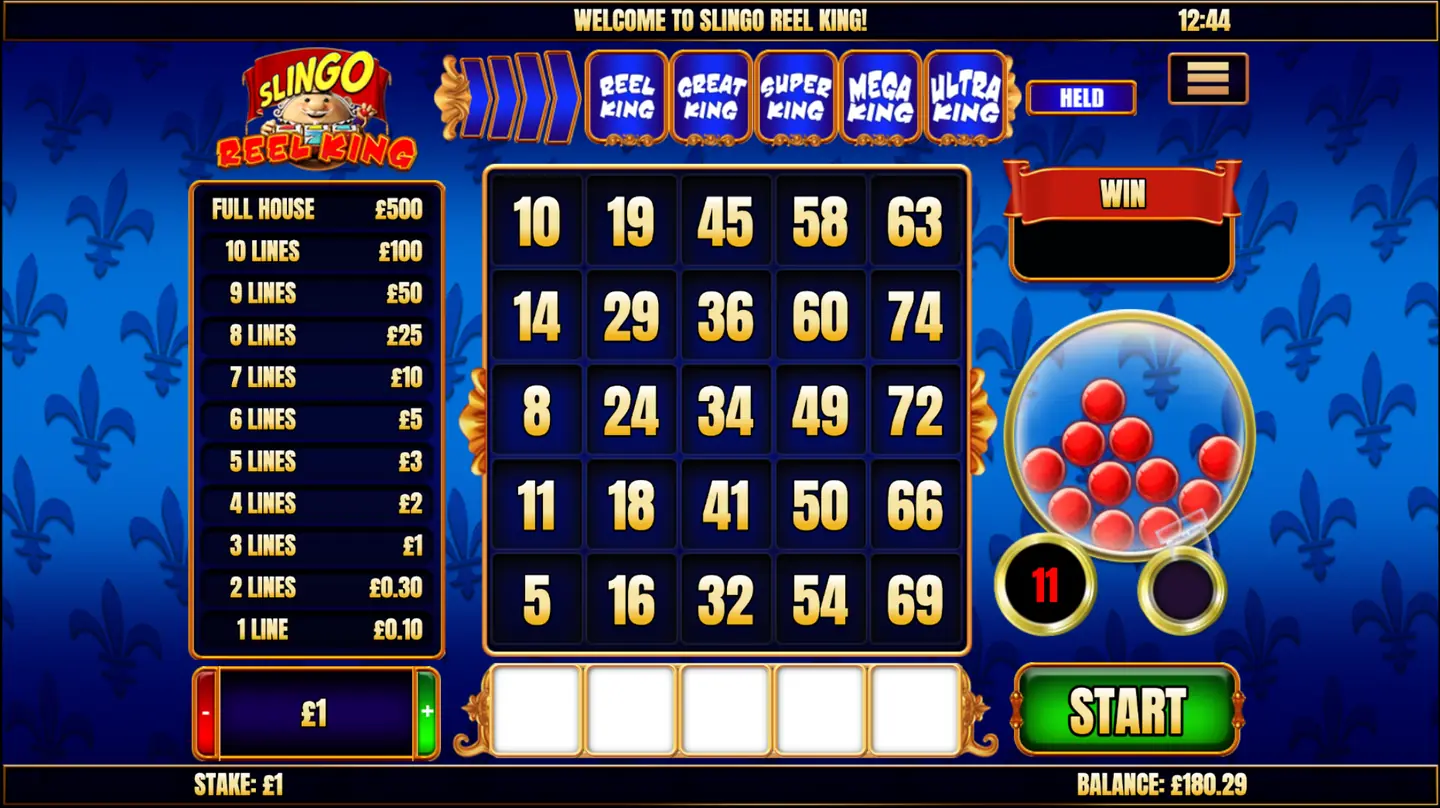Select the Great King badge
This screenshot has width=1440, height=808.
pyautogui.click(x=710, y=97)
